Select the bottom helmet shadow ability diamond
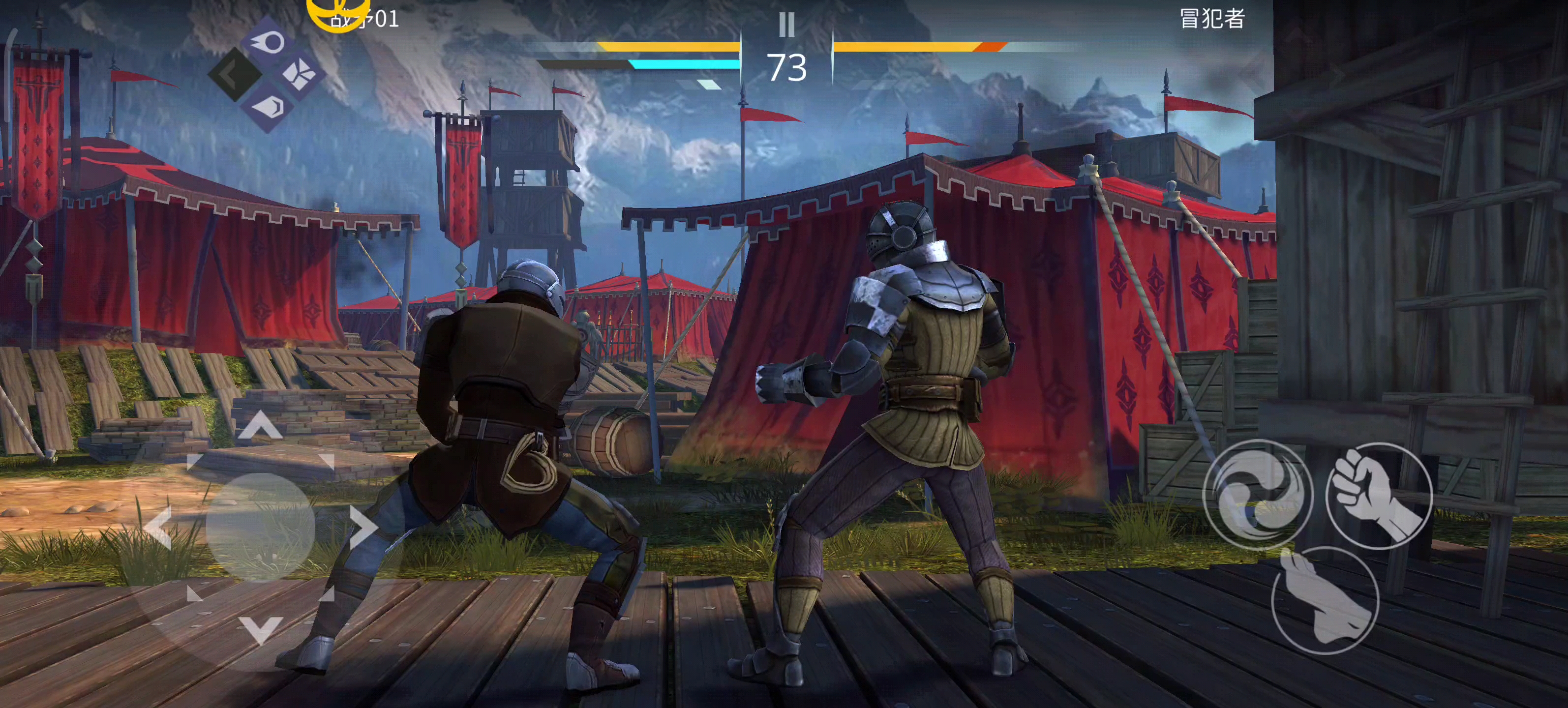This screenshot has height=708, width=1568. point(268,107)
